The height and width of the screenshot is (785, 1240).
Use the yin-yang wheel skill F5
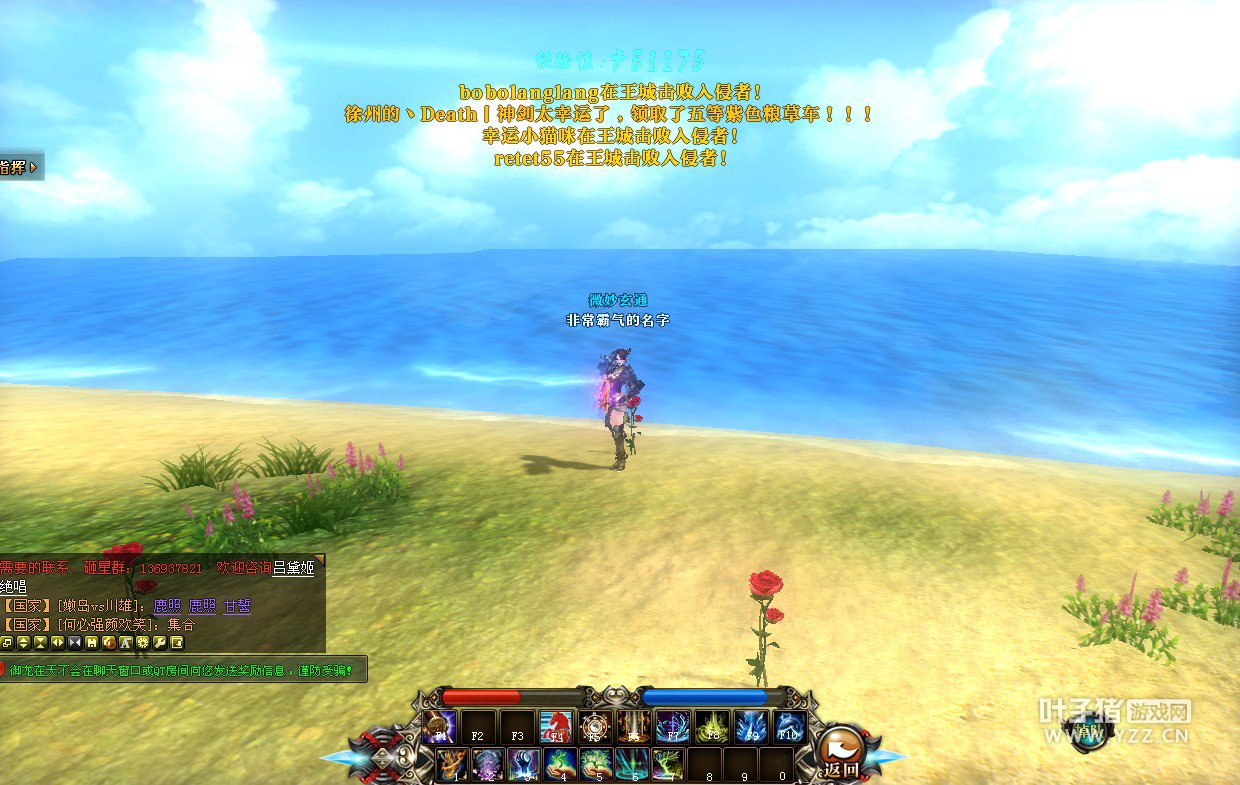pos(595,727)
